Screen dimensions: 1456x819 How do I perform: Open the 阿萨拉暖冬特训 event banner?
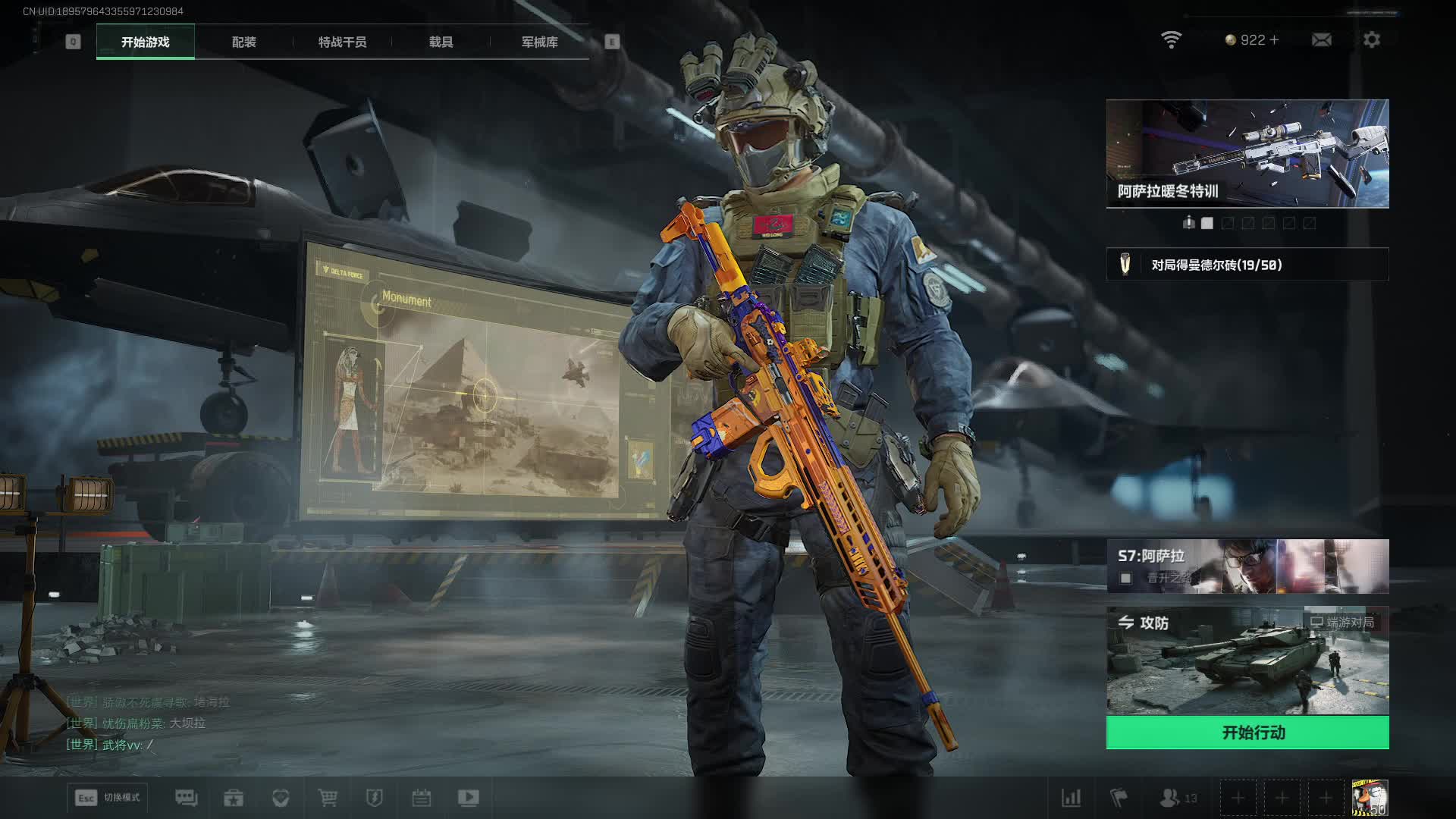[1247, 153]
